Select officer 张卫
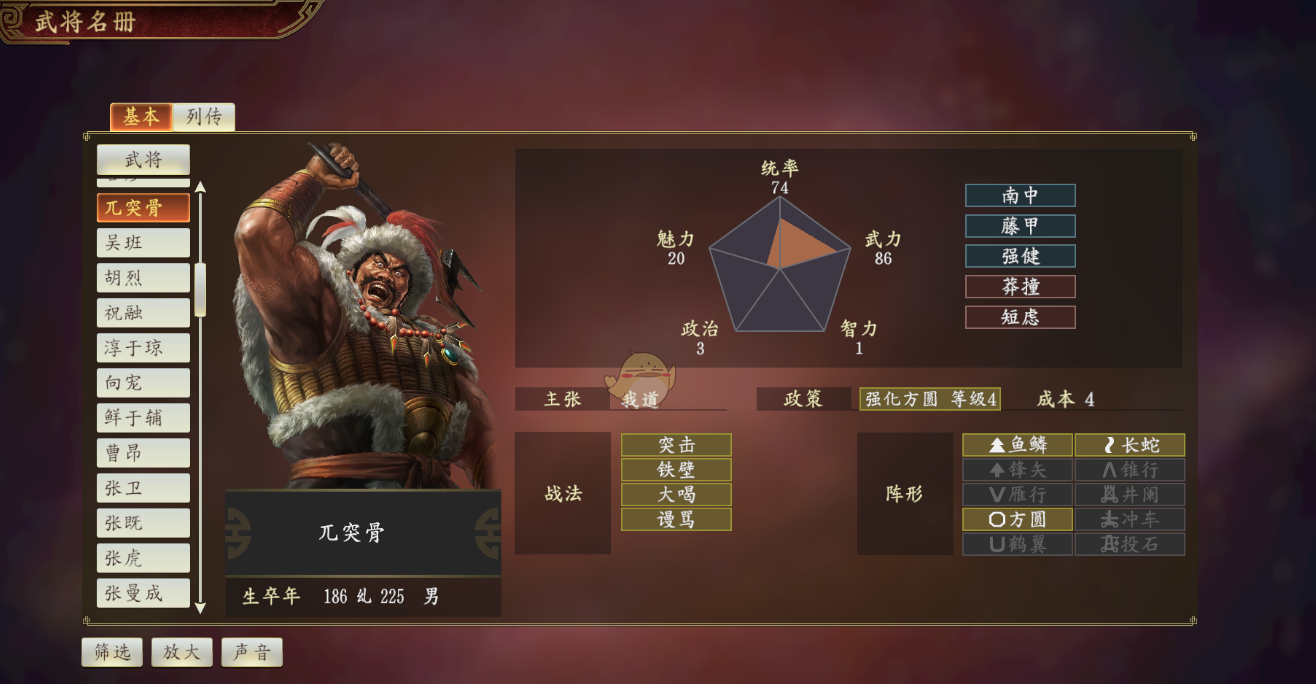The width and height of the screenshot is (1316, 684). (143, 488)
